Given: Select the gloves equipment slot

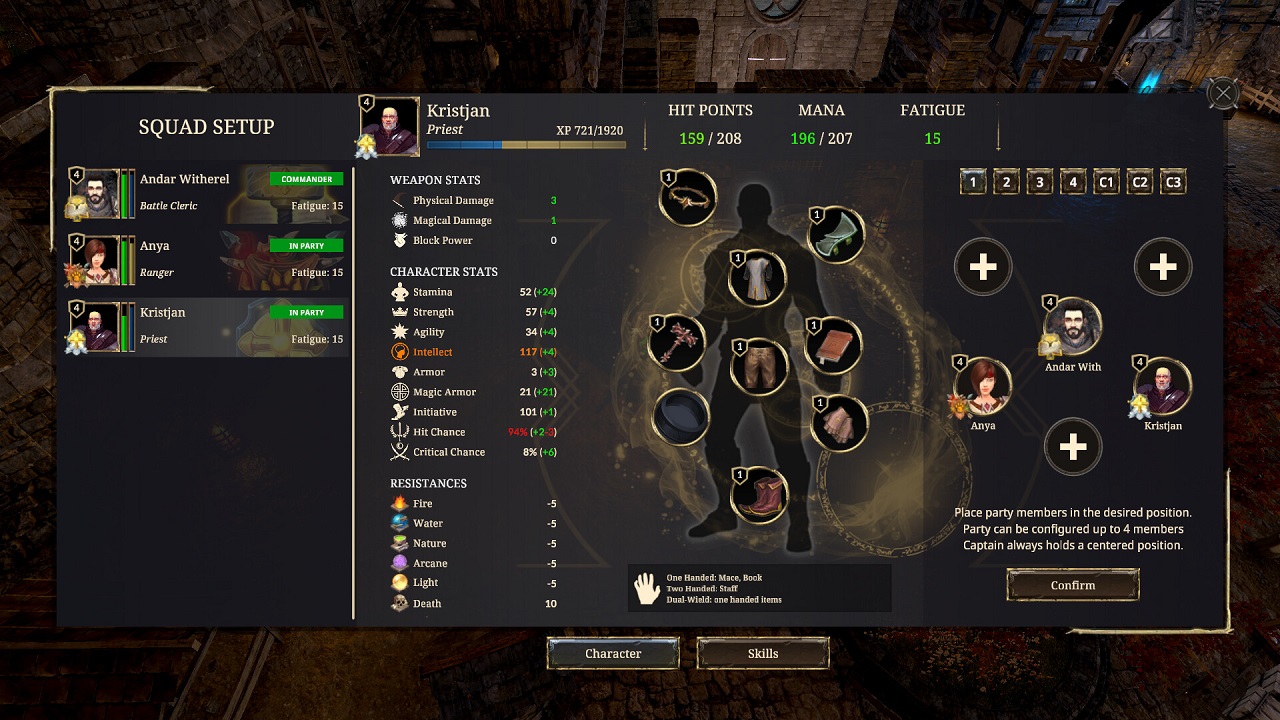Looking at the screenshot, I should point(838,423).
